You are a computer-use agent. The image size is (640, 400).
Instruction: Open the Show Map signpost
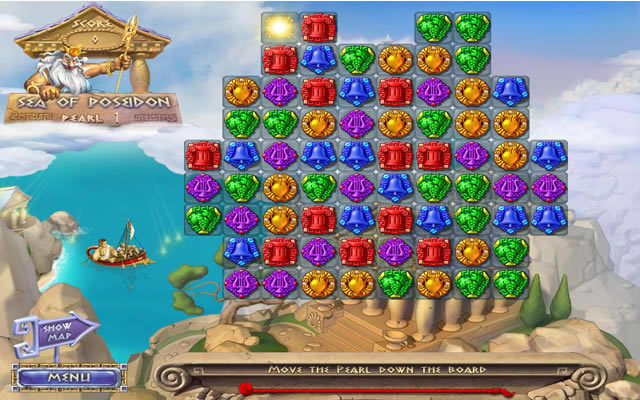[61, 331]
